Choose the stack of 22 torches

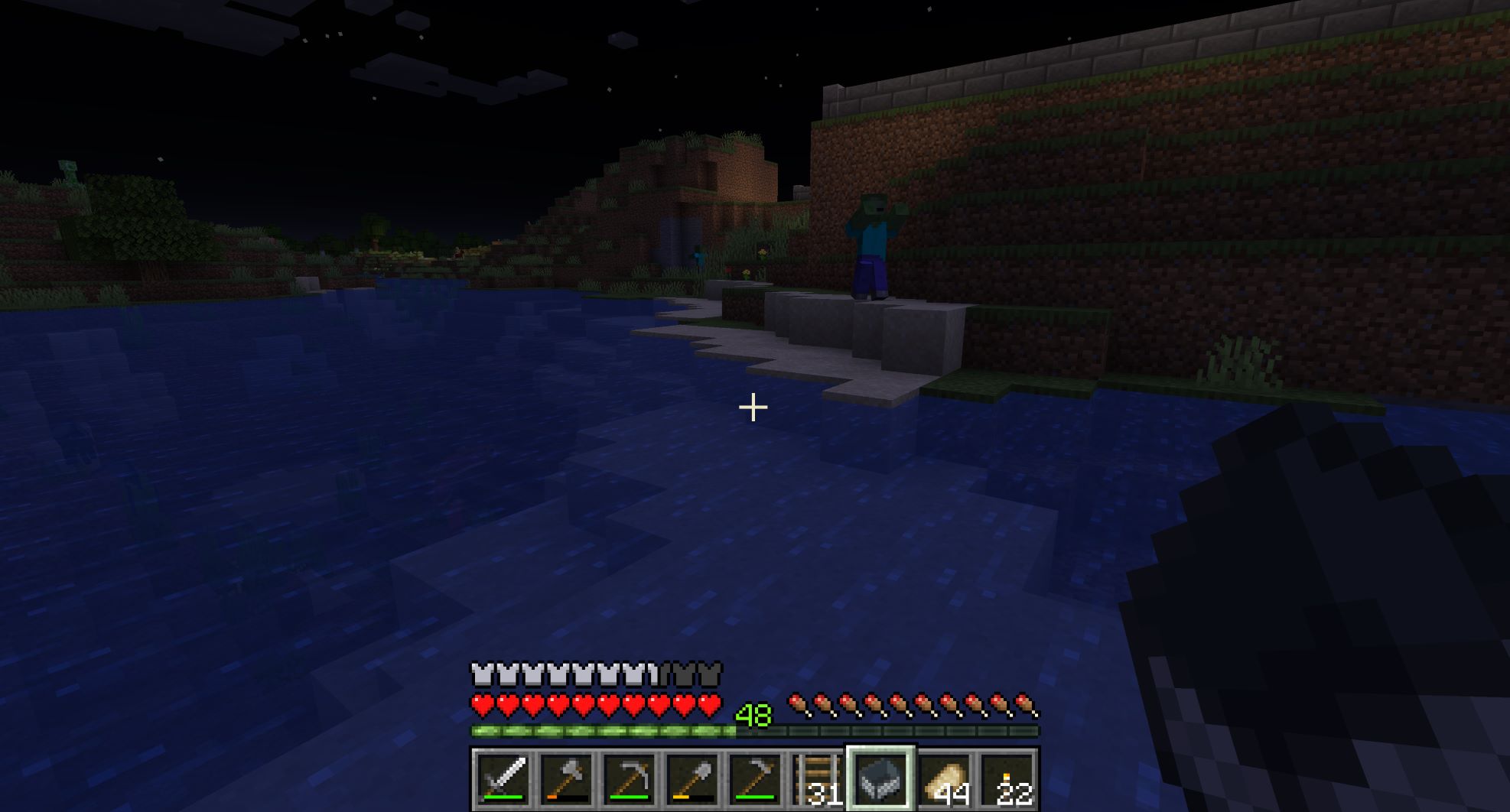(1007, 779)
